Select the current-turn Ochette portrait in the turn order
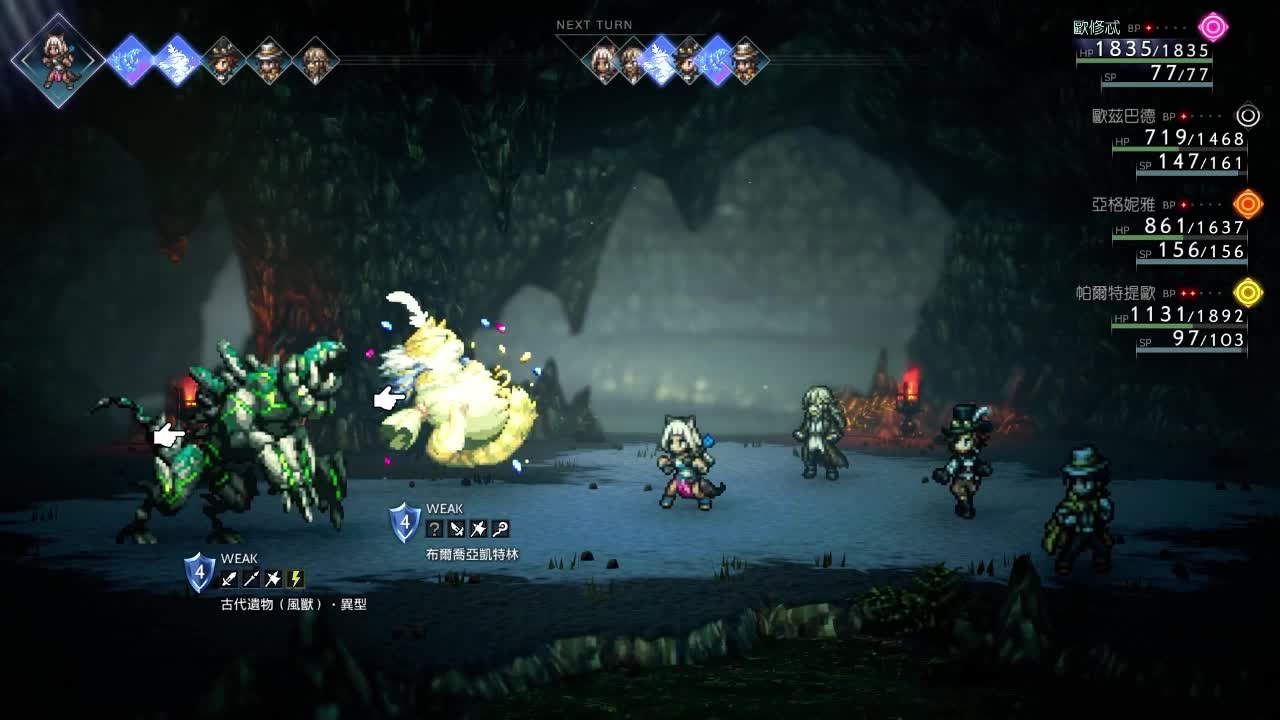This screenshot has height=720, width=1280. [x=58, y=59]
